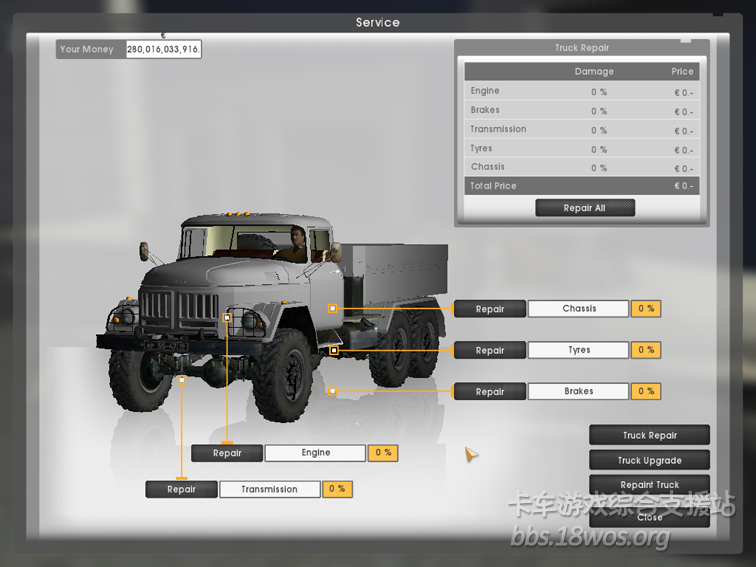
Task: Repair the Engine
Action: pyautogui.click(x=227, y=453)
